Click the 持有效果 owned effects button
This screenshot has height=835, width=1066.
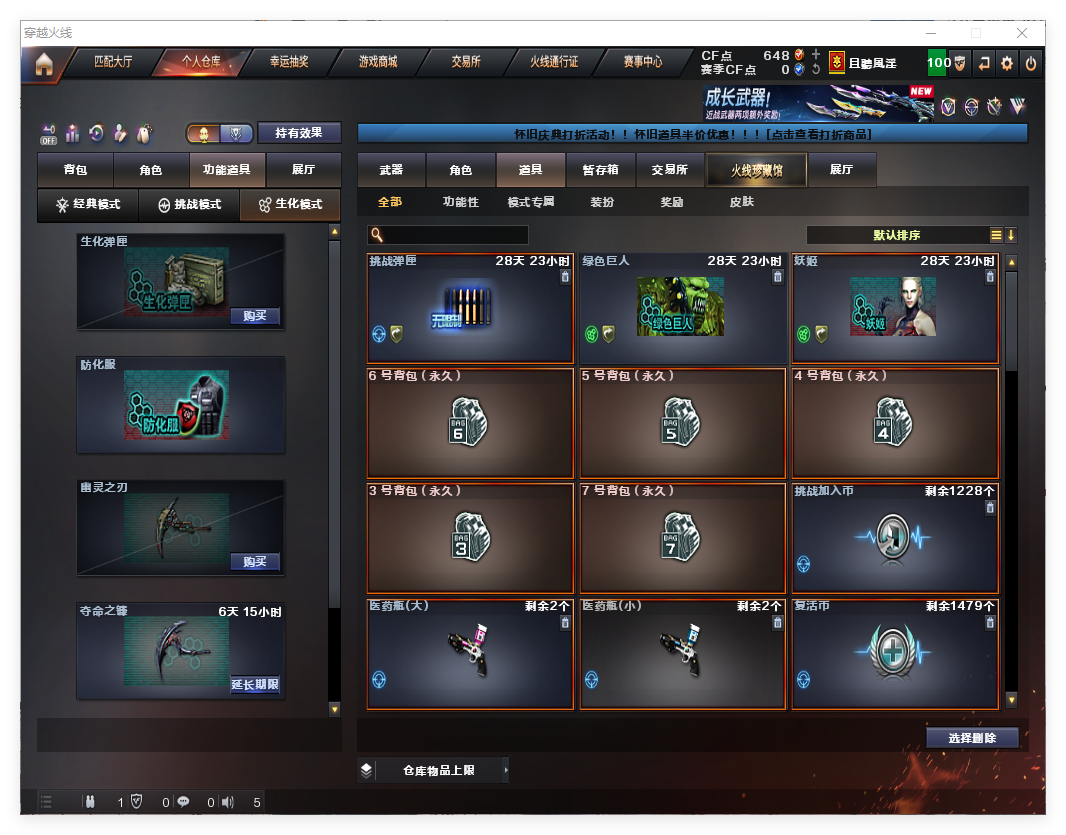point(299,133)
